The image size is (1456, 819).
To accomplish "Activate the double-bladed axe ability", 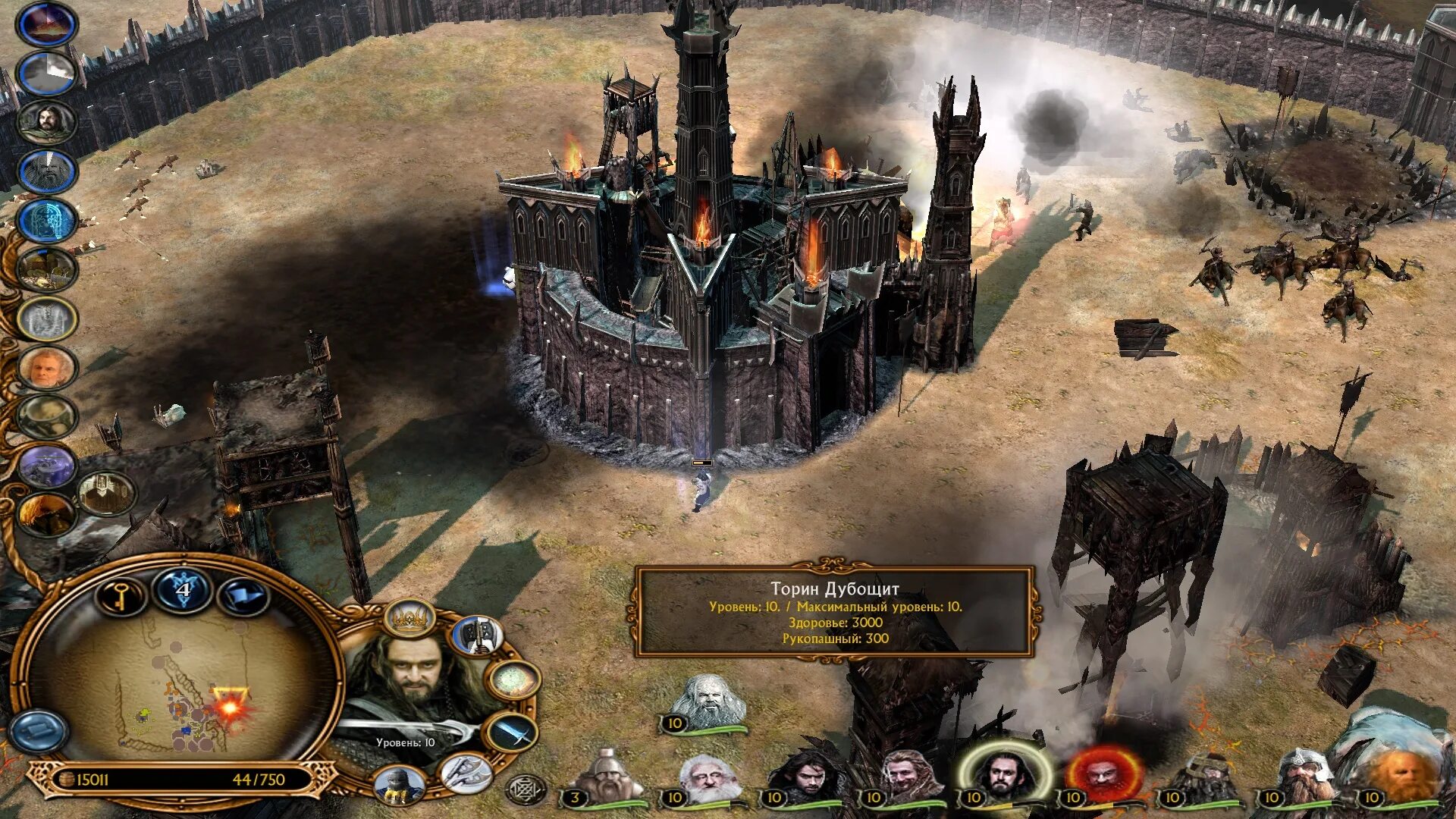I will (477, 635).
